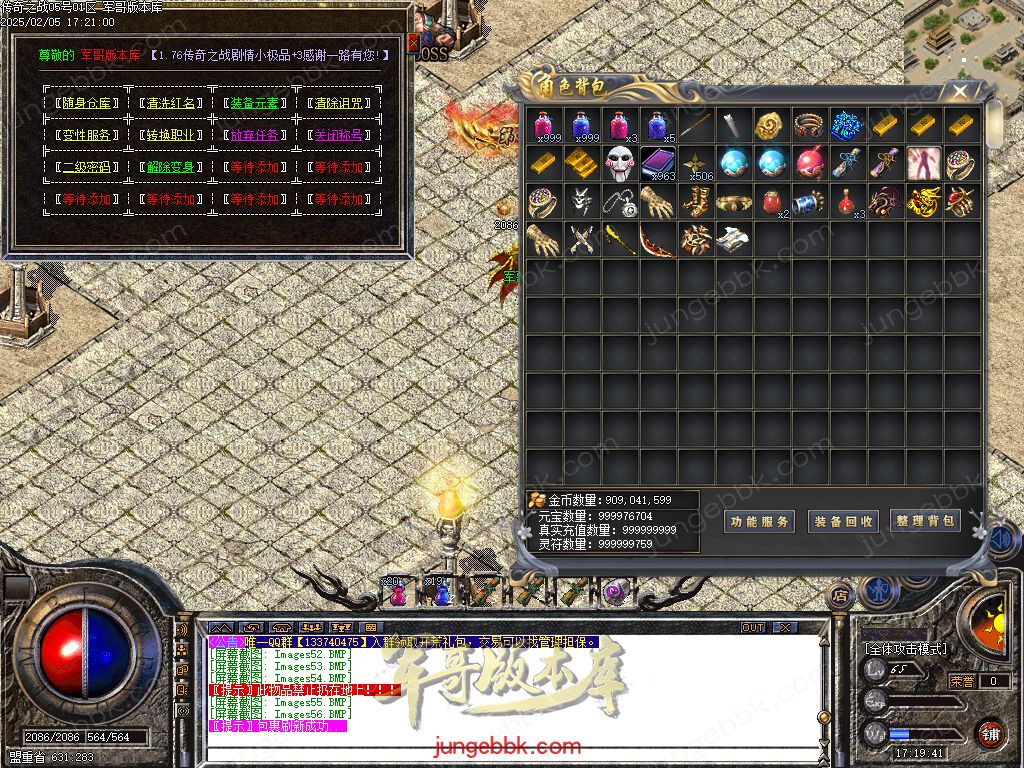Choose 转换职业 to change class
Viewport: 1024px width, 768px height.
[x=168, y=135]
